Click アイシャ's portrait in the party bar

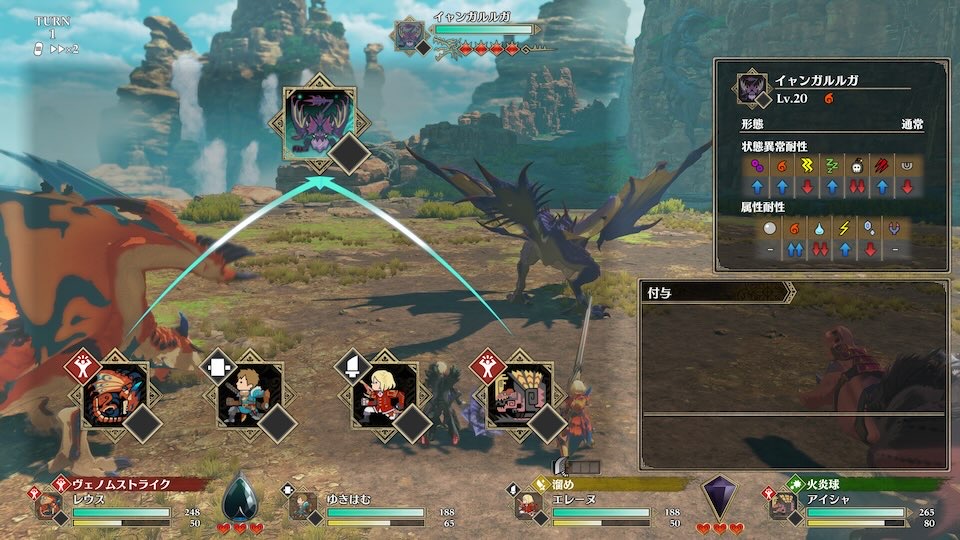coord(783,506)
